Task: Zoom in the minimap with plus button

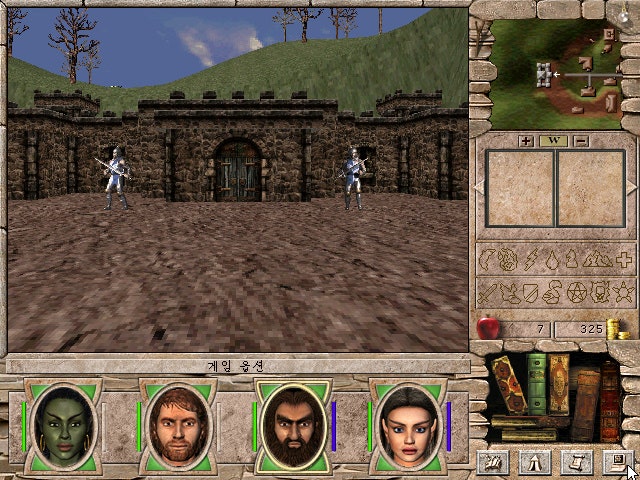Action: click(x=527, y=141)
